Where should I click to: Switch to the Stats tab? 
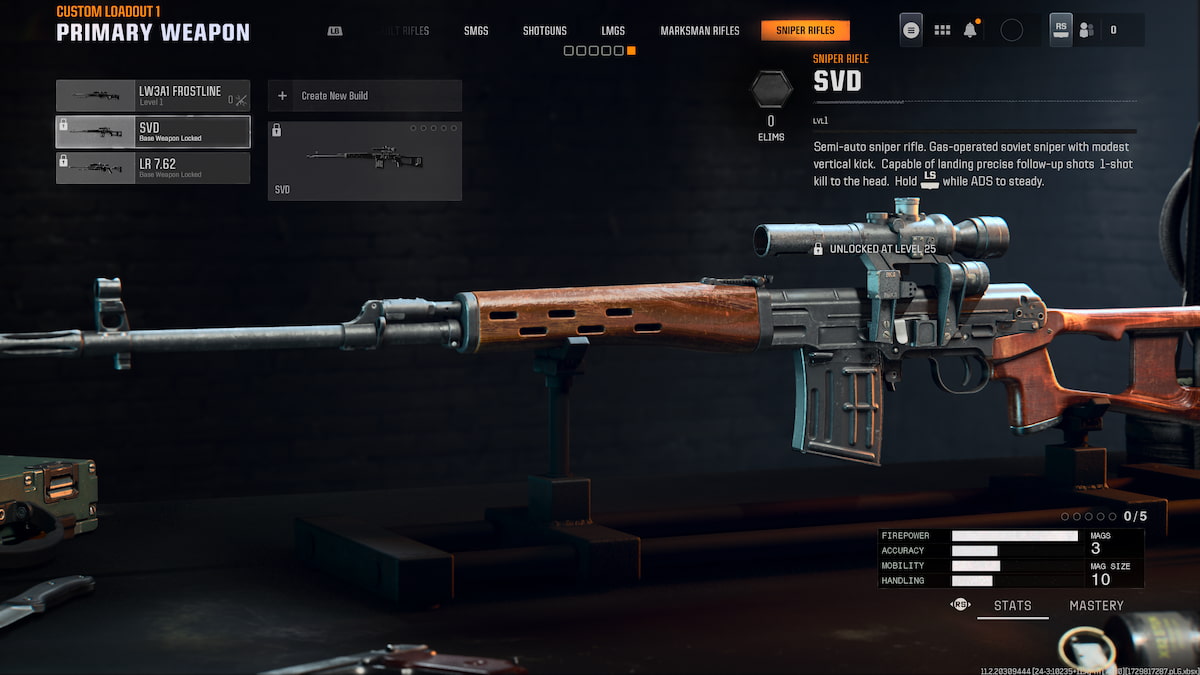[1012, 606]
